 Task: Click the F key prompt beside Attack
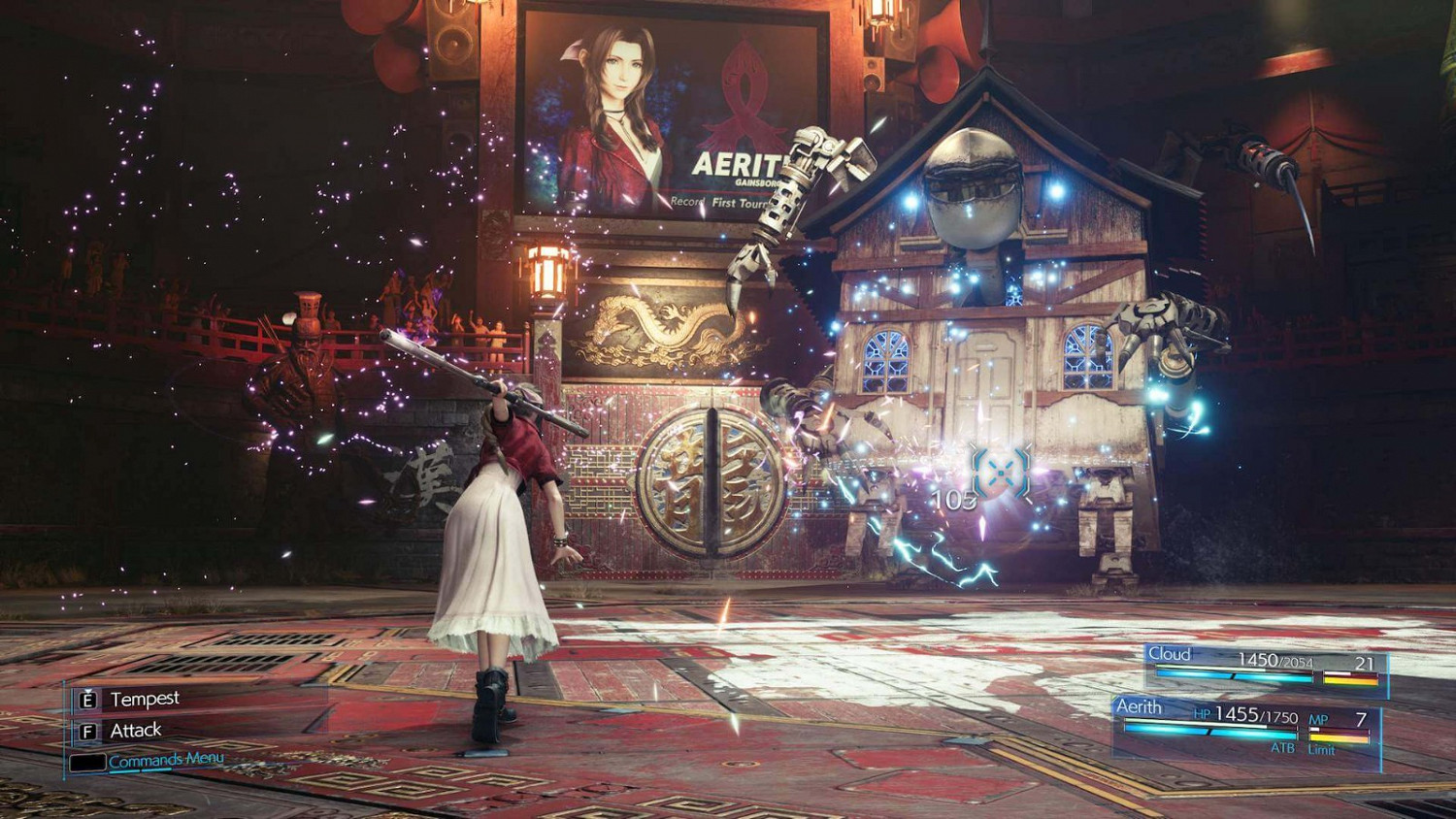click(x=86, y=730)
